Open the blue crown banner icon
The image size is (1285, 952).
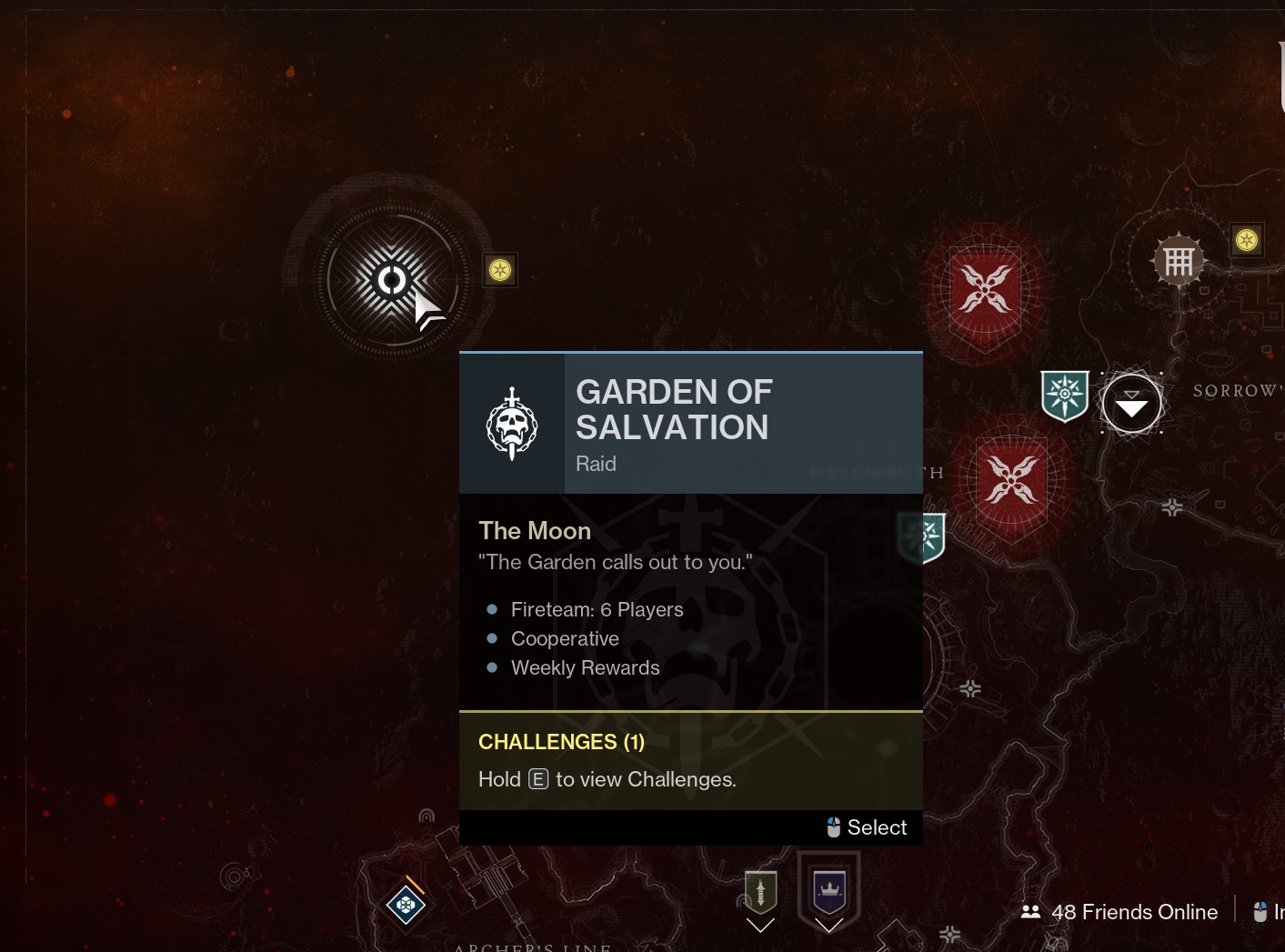click(x=828, y=890)
